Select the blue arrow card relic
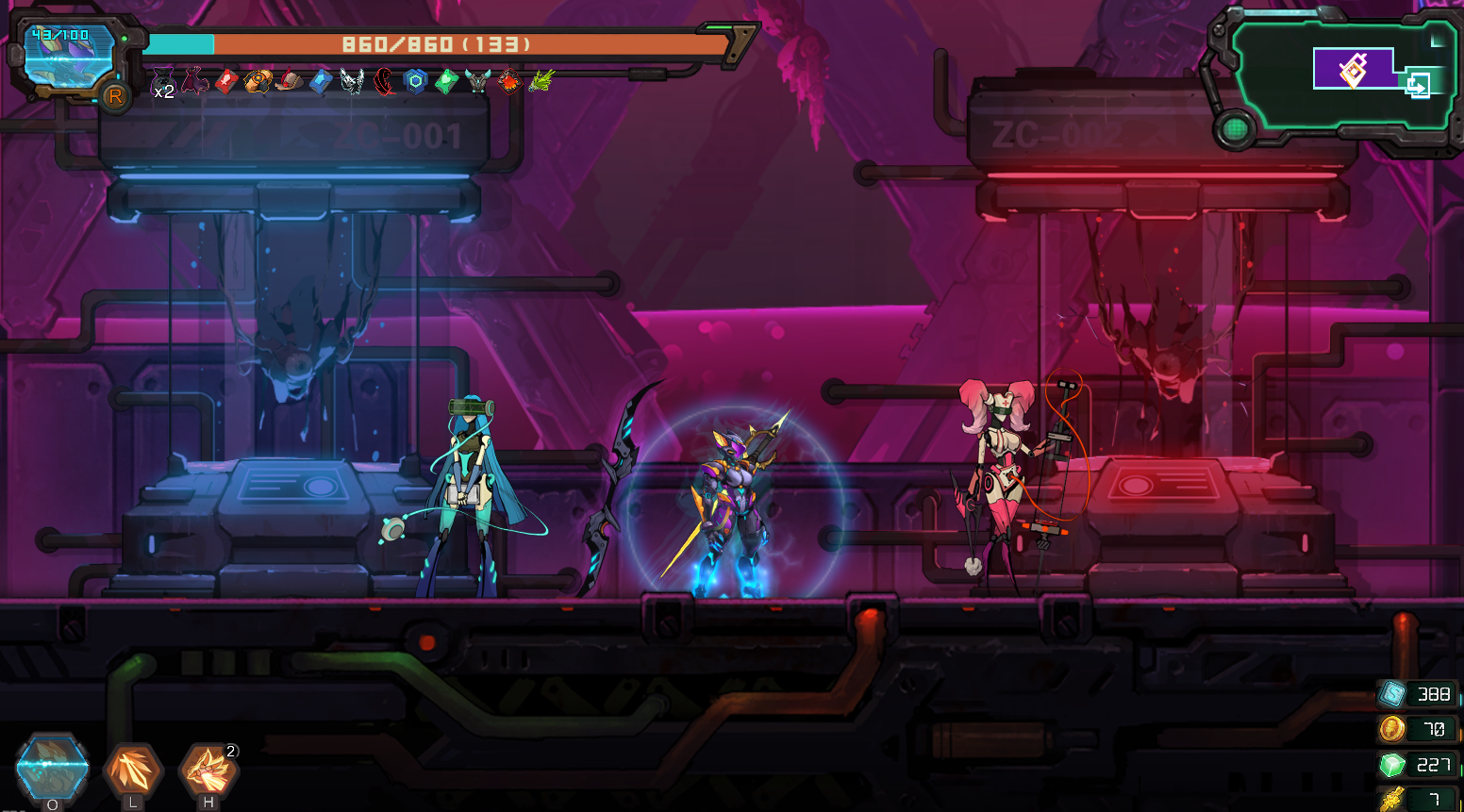1464x812 pixels. [321, 82]
